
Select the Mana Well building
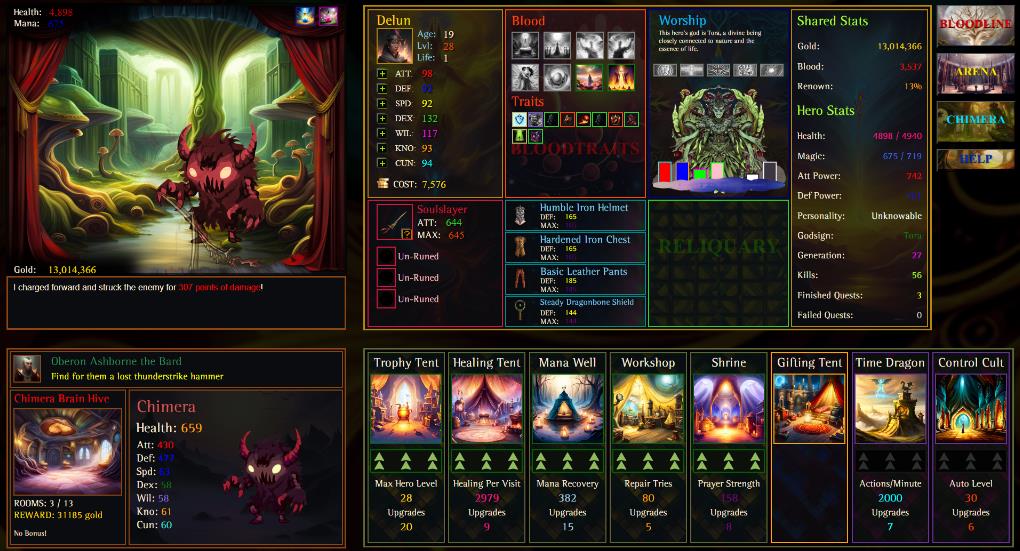pos(567,408)
